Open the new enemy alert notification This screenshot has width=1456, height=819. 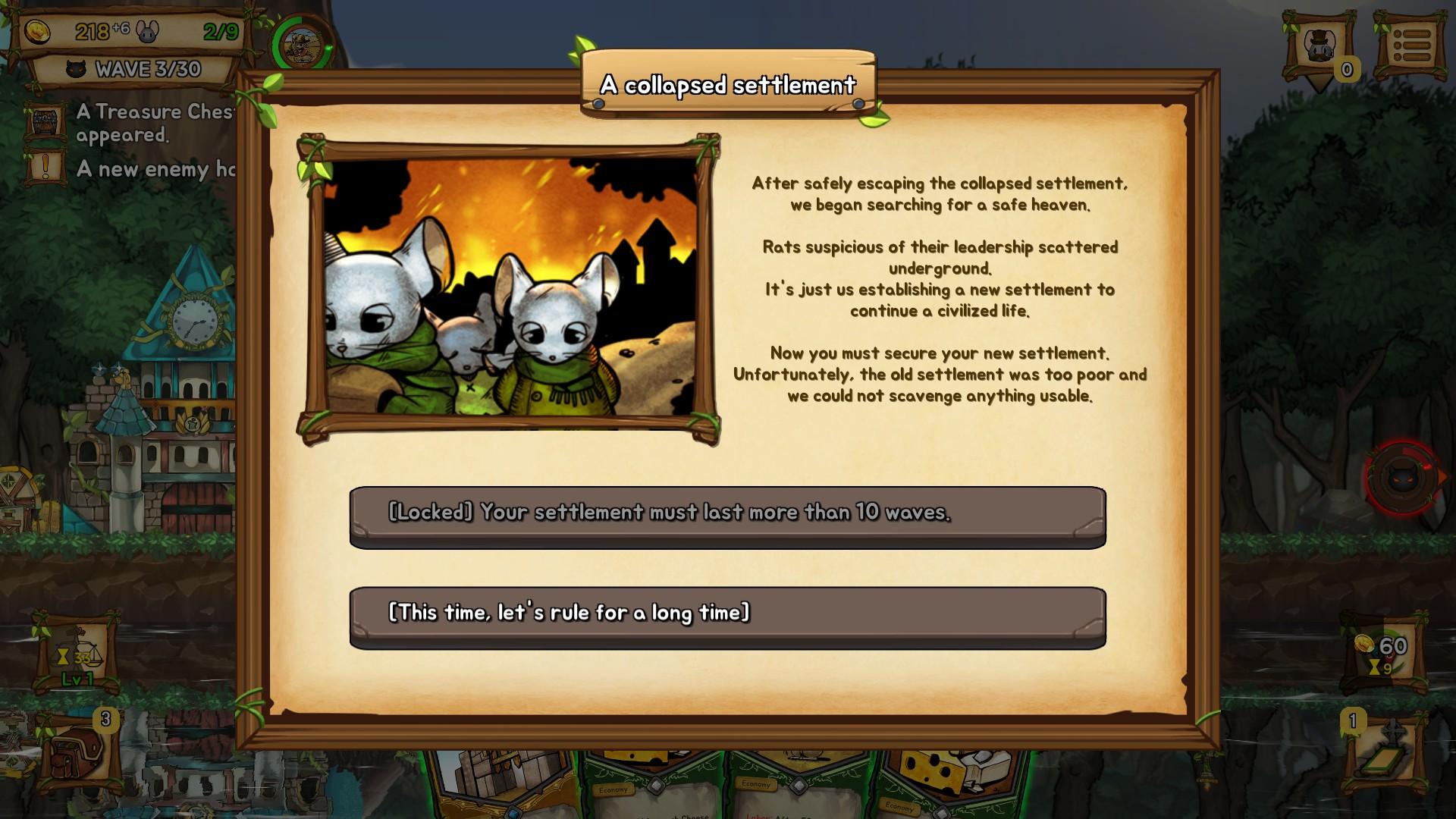point(129,168)
